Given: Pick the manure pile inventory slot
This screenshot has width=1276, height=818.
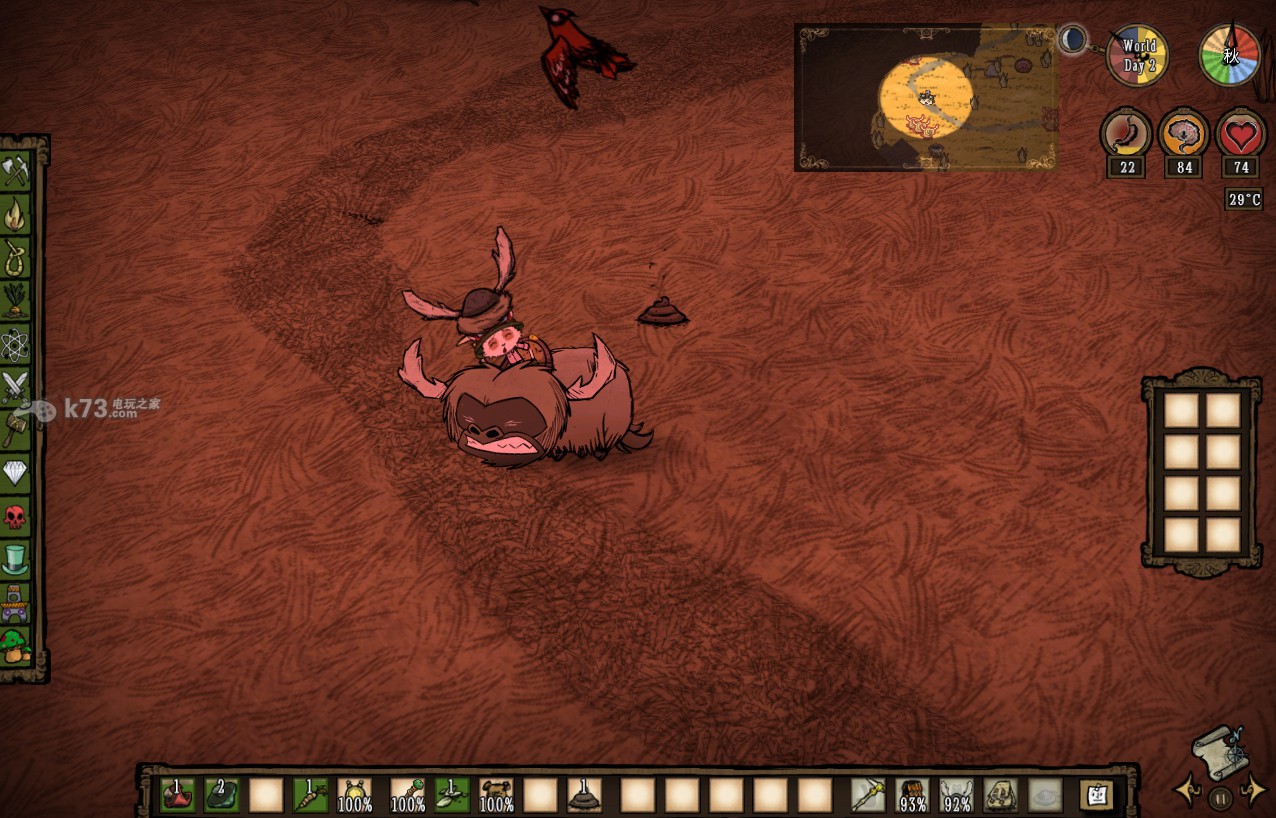Looking at the screenshot, I should [x=584, y=795].
